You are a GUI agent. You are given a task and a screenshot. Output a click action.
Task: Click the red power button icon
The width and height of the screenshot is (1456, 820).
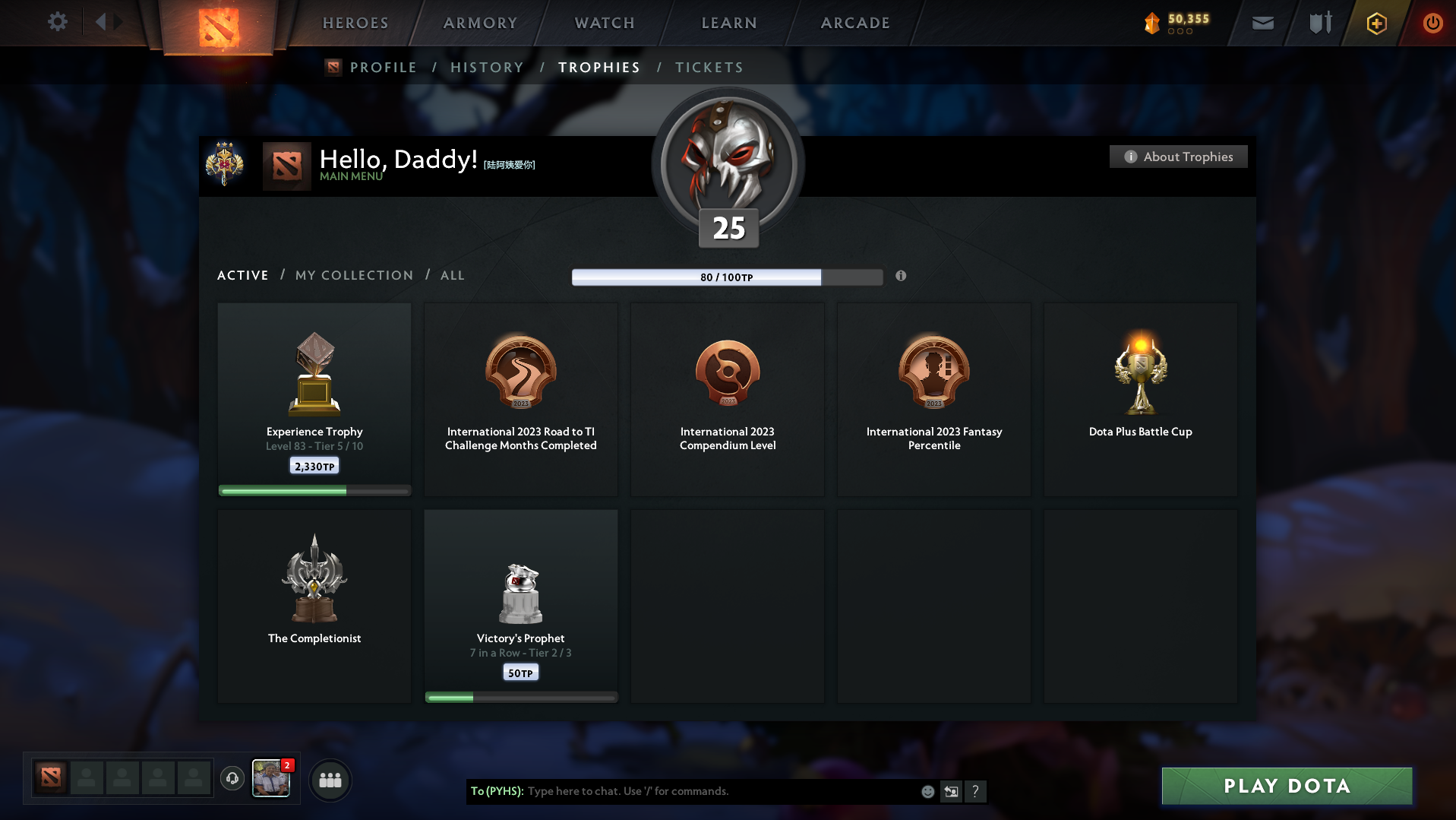tap(1432, 24)
